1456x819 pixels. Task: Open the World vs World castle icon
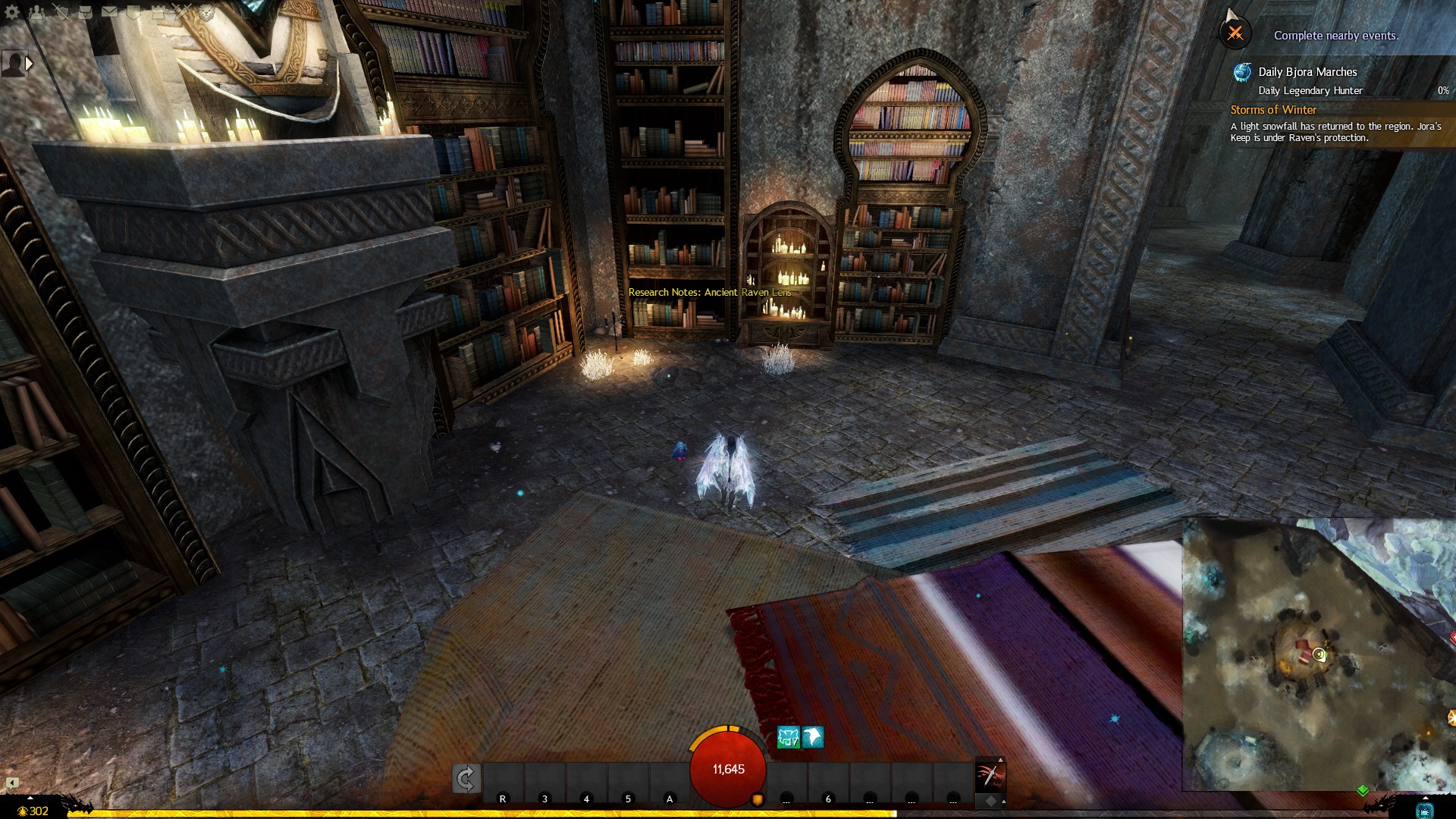click(158, 11)
